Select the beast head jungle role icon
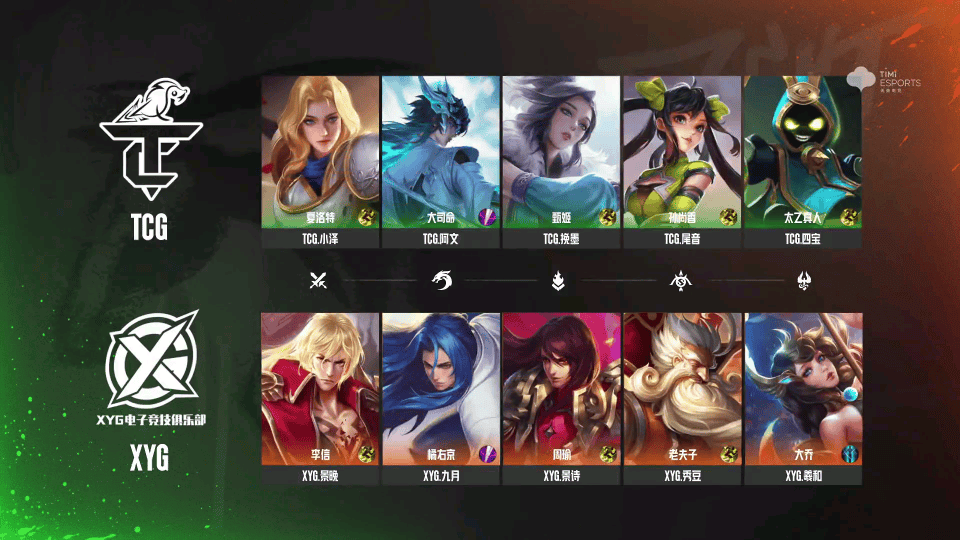Viewport: 960px width, 540px height. [441, 281]
